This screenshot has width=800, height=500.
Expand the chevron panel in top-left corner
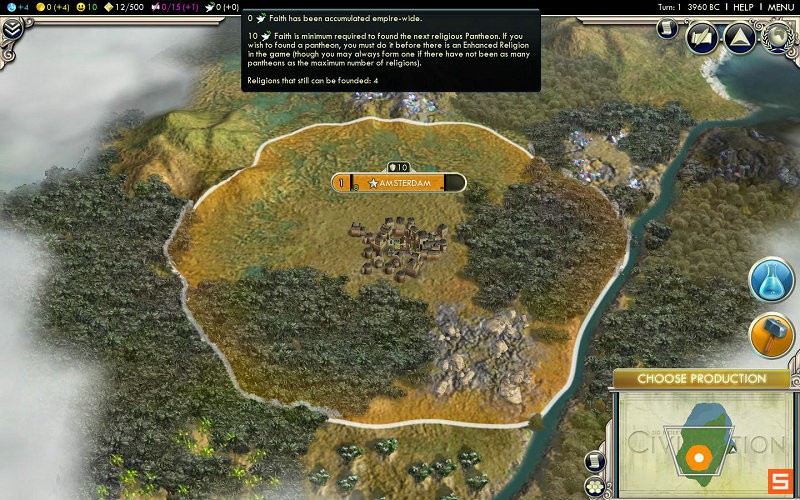pos(12,29)
